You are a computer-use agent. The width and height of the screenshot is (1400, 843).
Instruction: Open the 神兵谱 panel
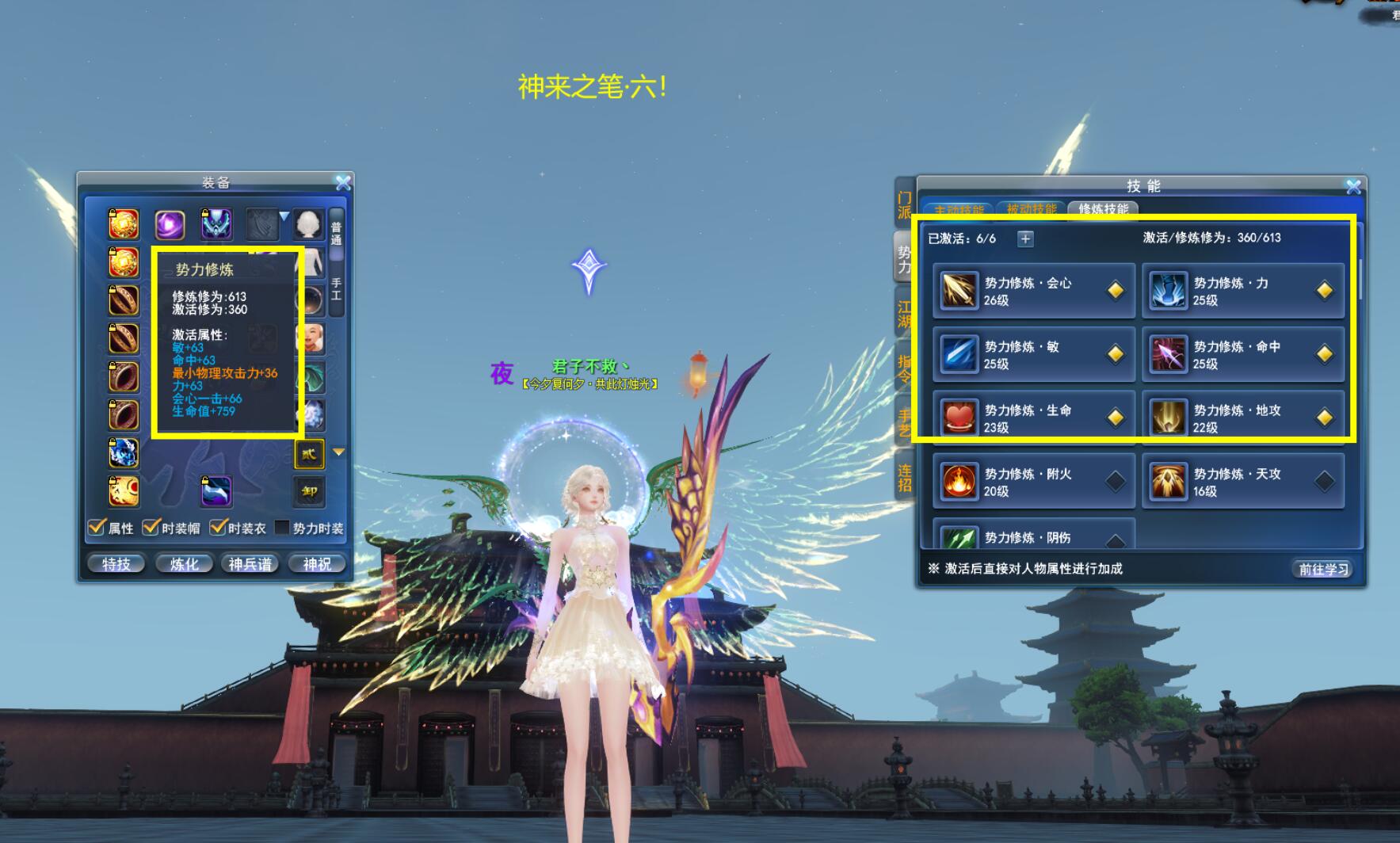pyautogui.click(x=250, y=563)
